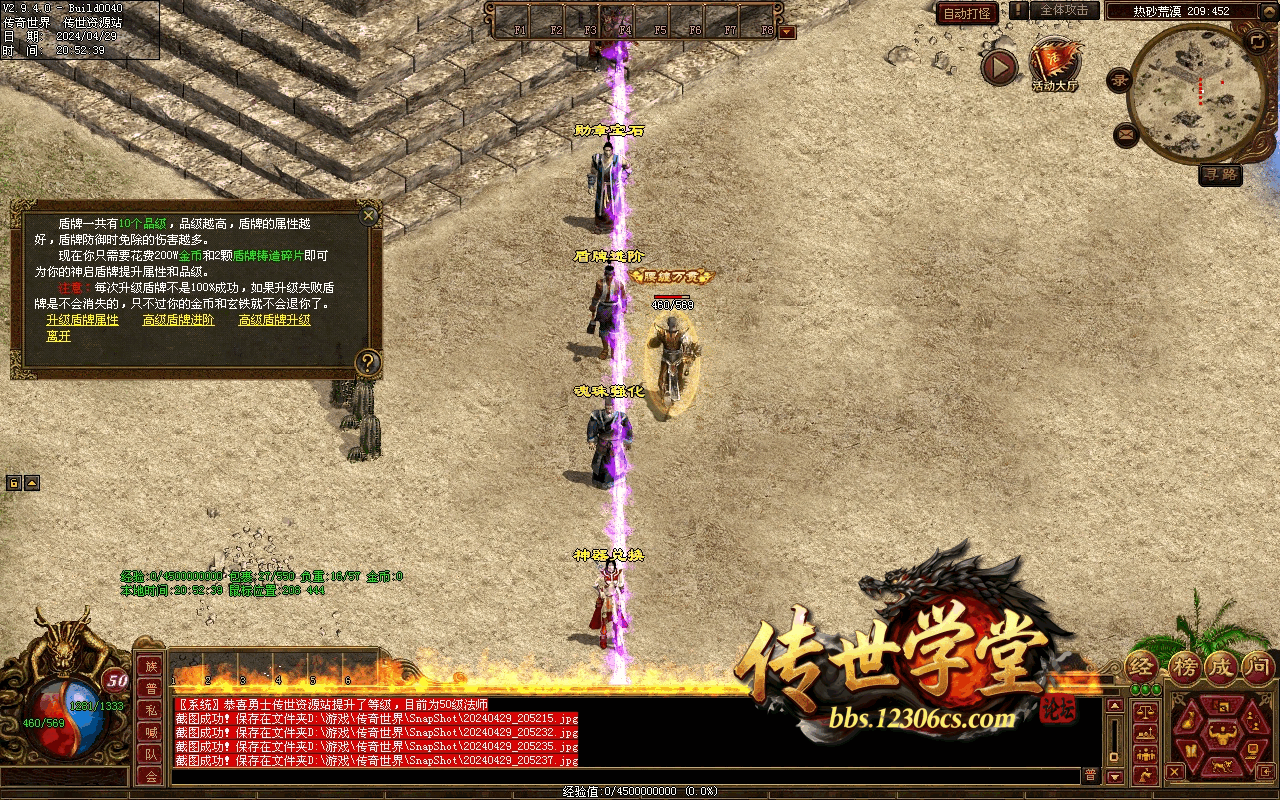Toggle the 自动打怪 auto-fight button
The height and width of the screenshot is (800, 1280).
point(967,13)
